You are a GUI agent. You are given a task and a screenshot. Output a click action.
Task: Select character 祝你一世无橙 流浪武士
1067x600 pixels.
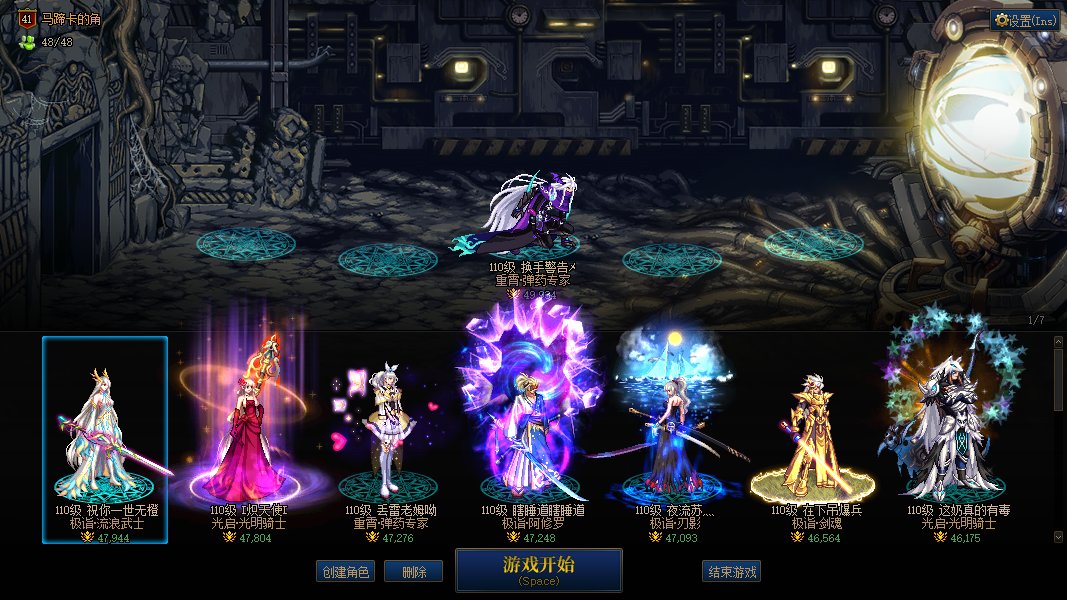coord(105,440)
